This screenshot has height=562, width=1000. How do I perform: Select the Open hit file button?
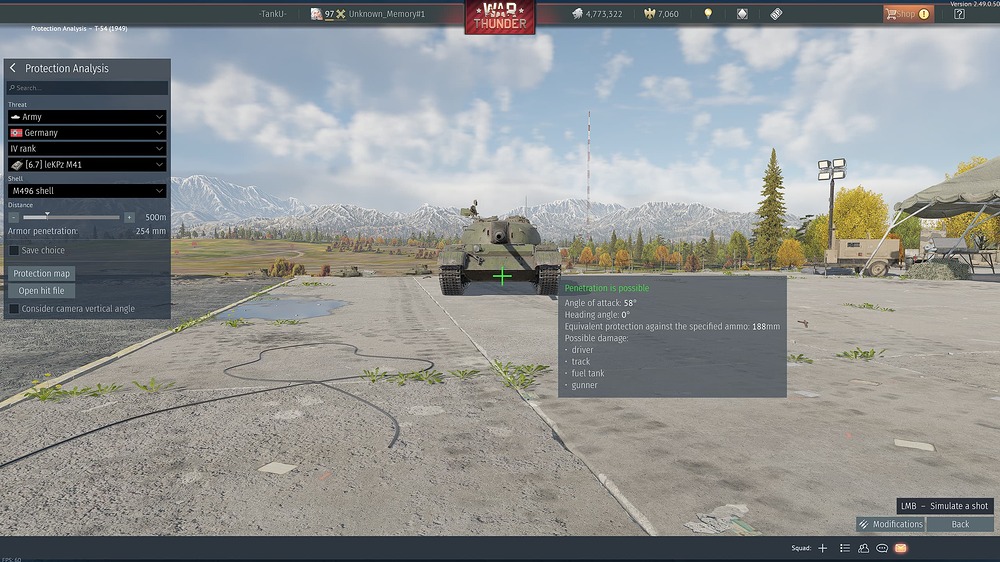42,291
